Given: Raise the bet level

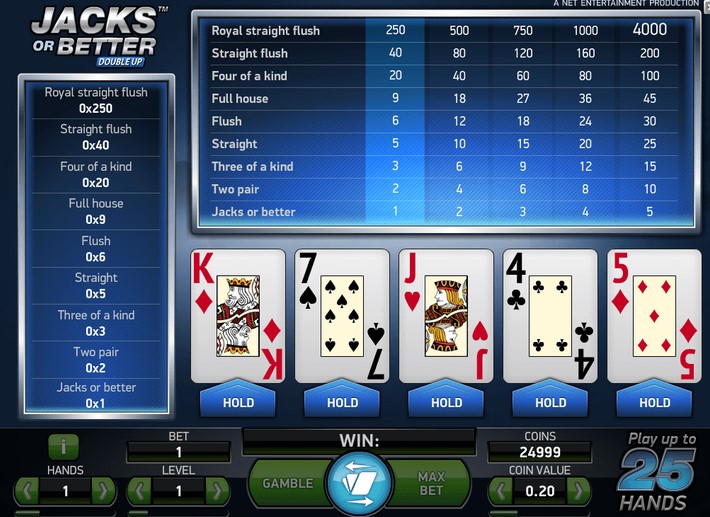Looking at the screenshot, I should 217,492.
